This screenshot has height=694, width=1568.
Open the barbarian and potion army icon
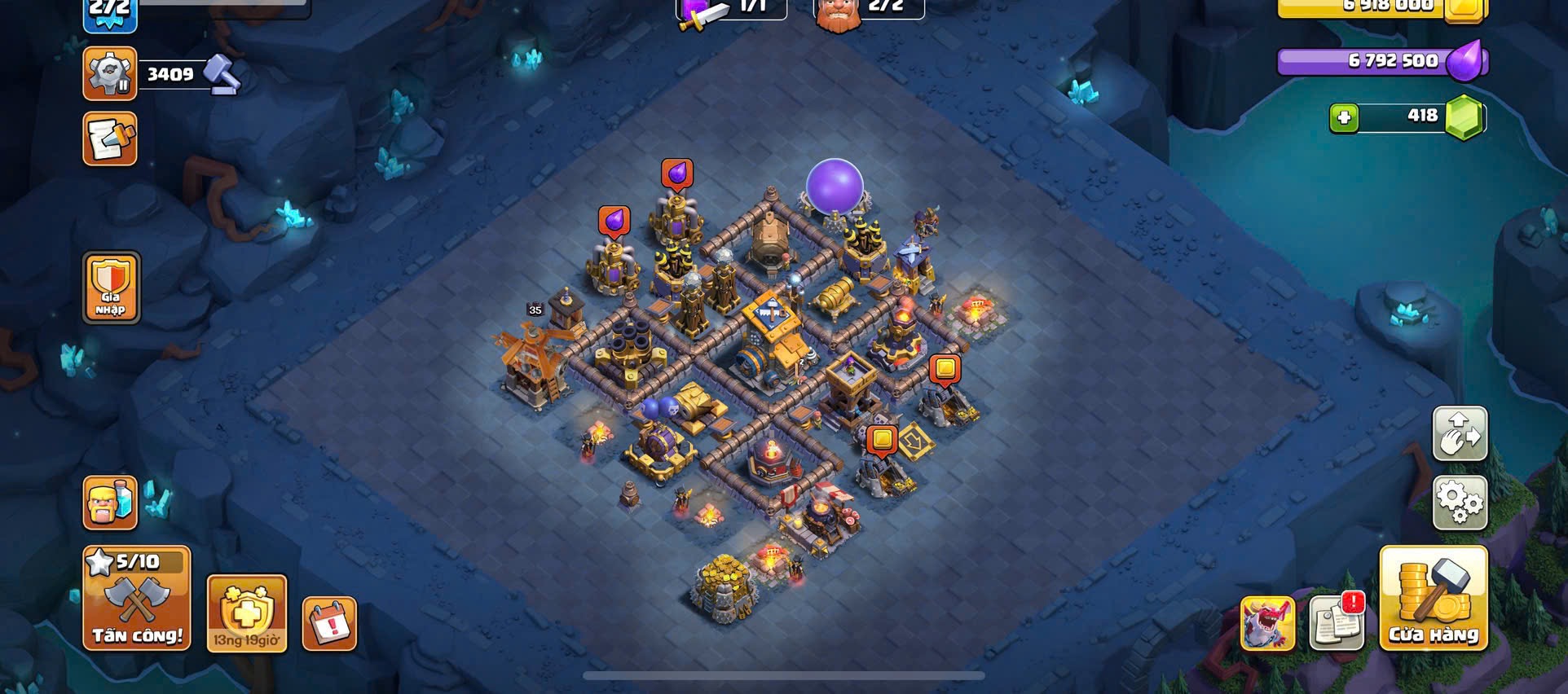(110, 502)
